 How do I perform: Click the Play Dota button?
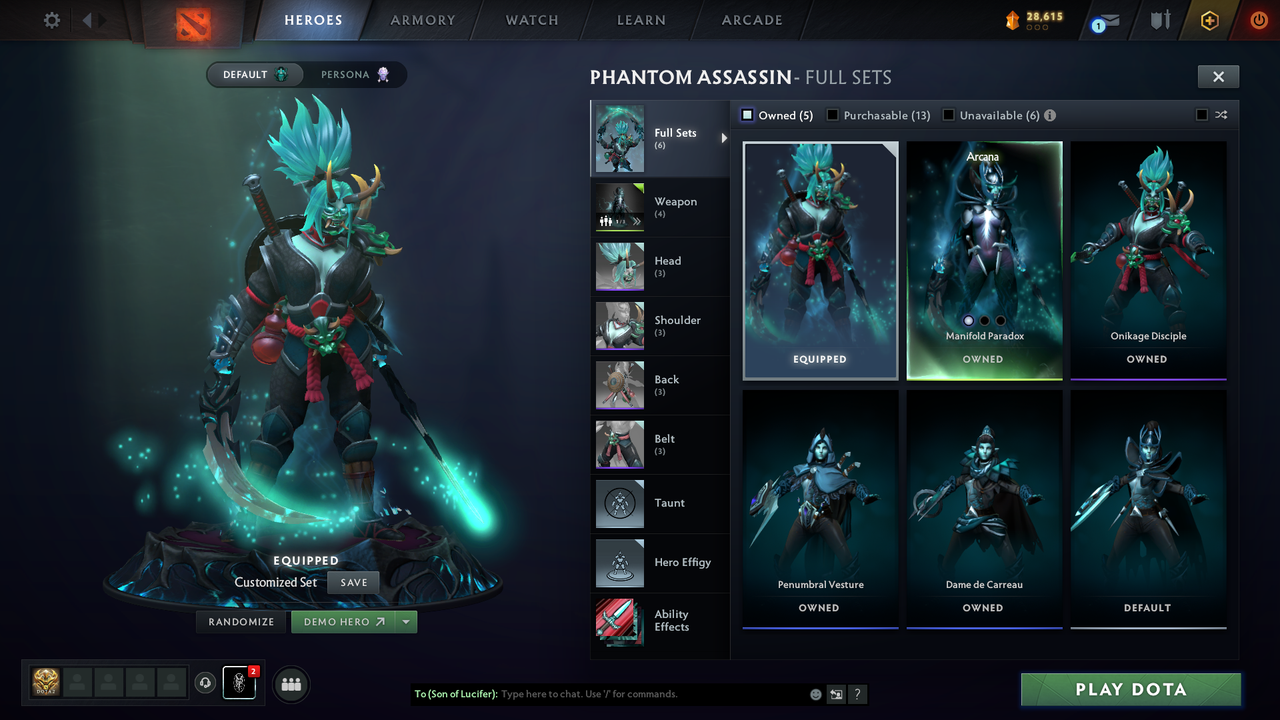[1129, 689]
